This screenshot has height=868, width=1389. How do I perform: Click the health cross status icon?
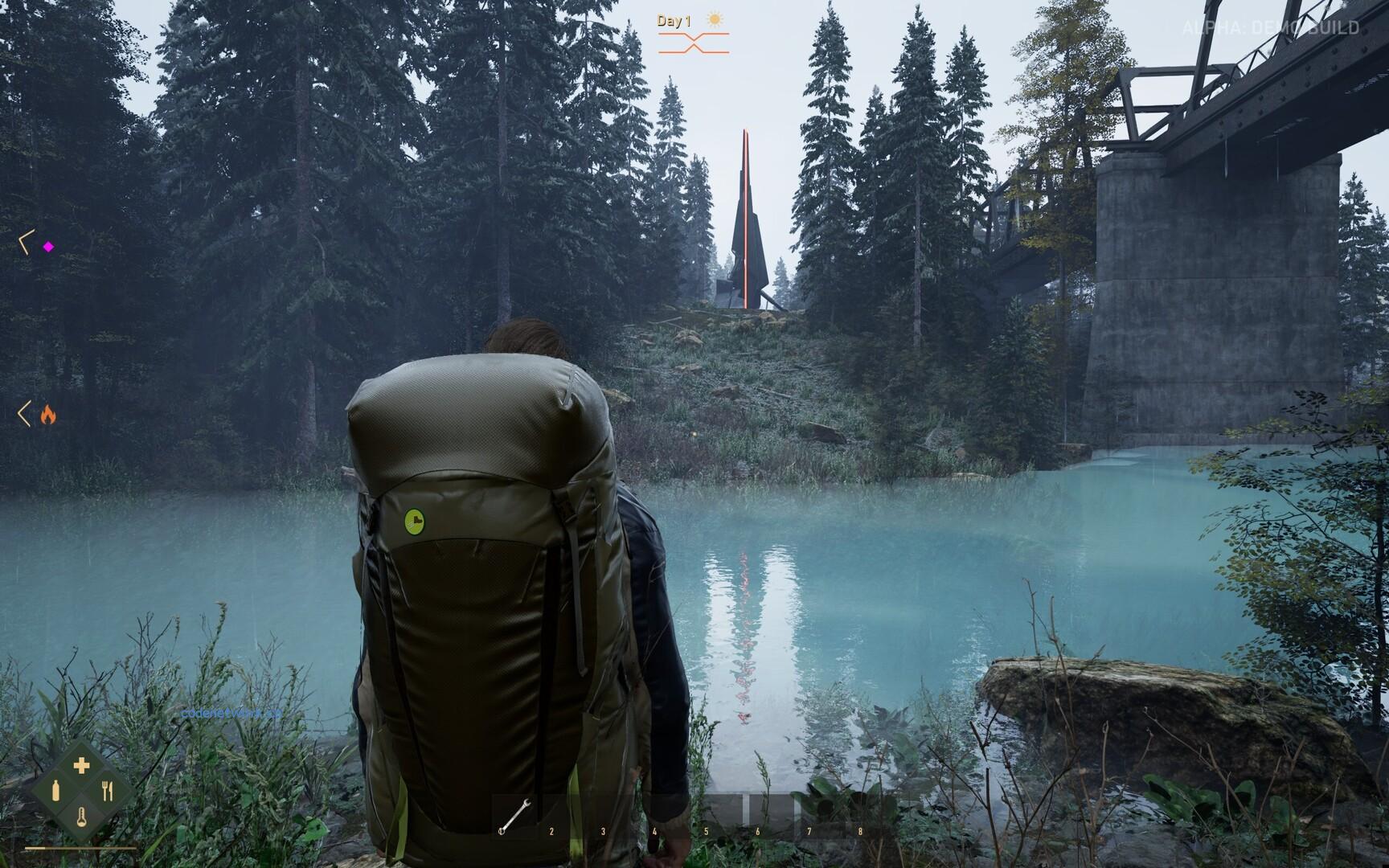[x=81, y=765]
